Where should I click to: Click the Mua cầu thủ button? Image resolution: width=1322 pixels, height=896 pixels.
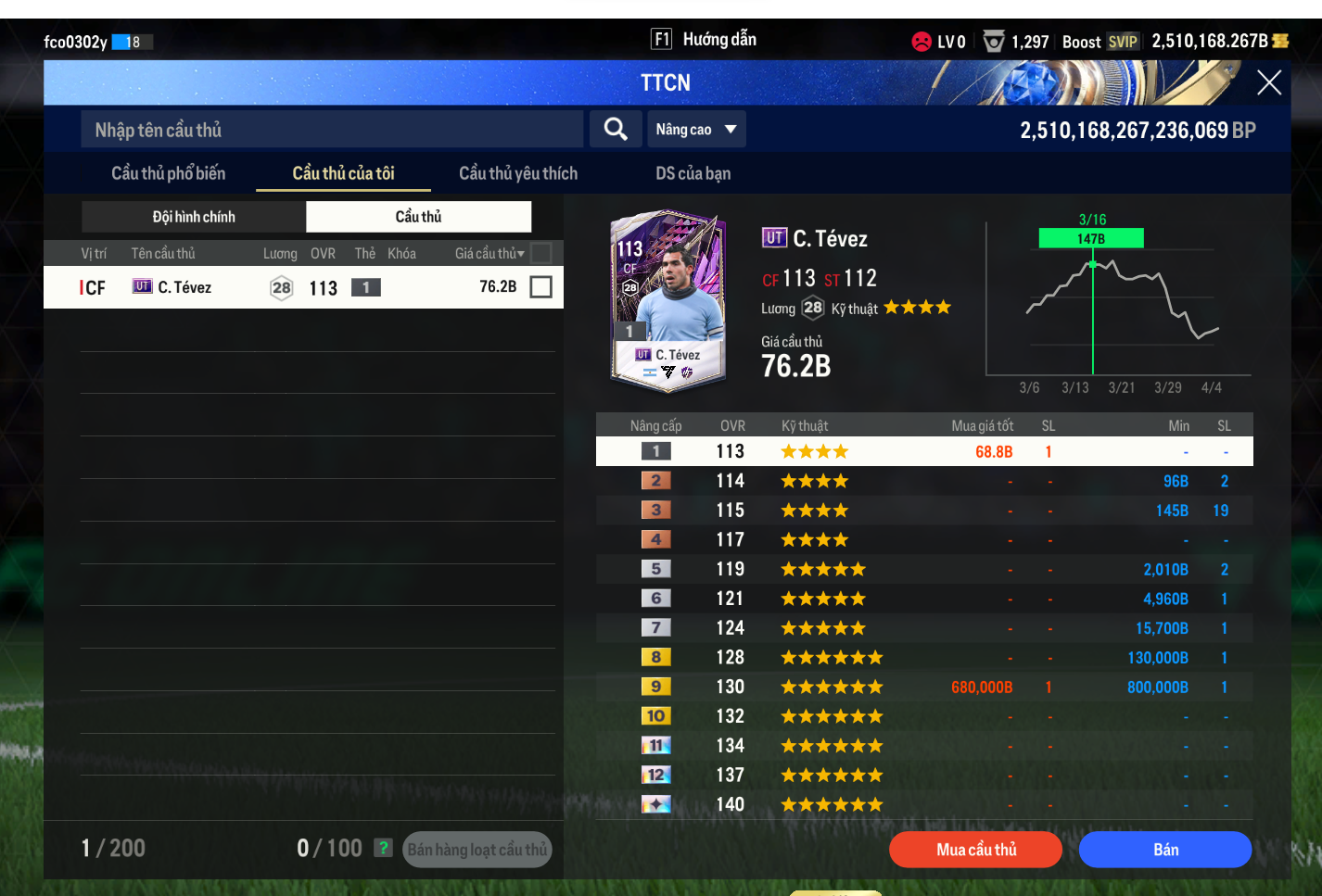tap(975, 850)
